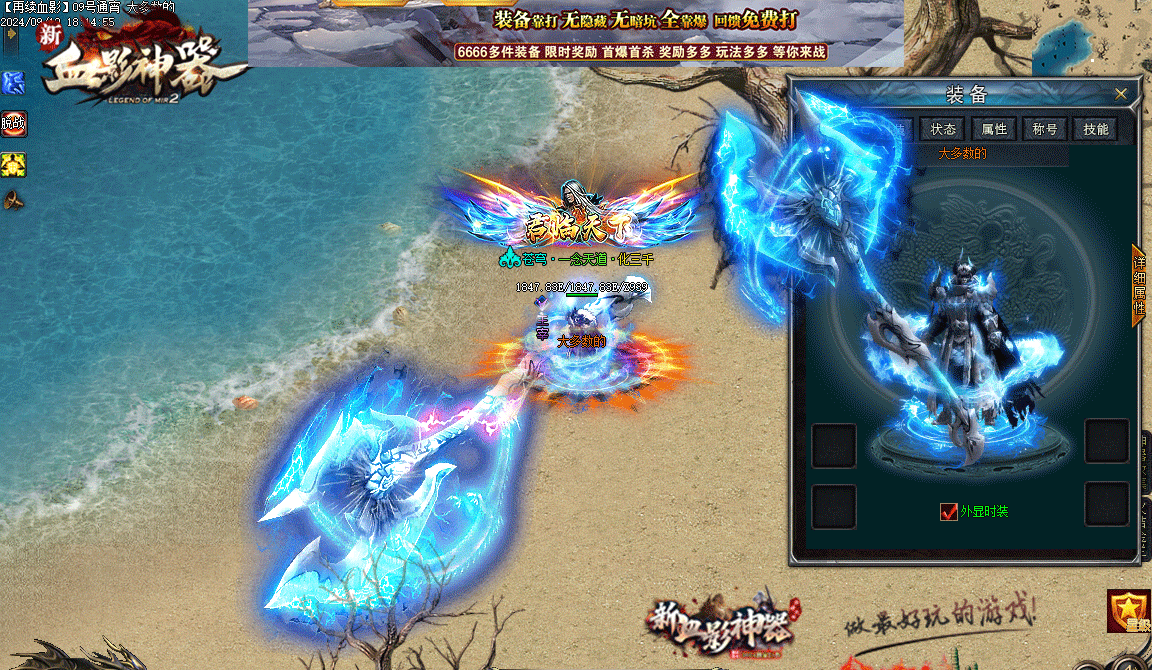
Task: Close the 装备 equipment panel
Action: click(x=1121, y=94)
